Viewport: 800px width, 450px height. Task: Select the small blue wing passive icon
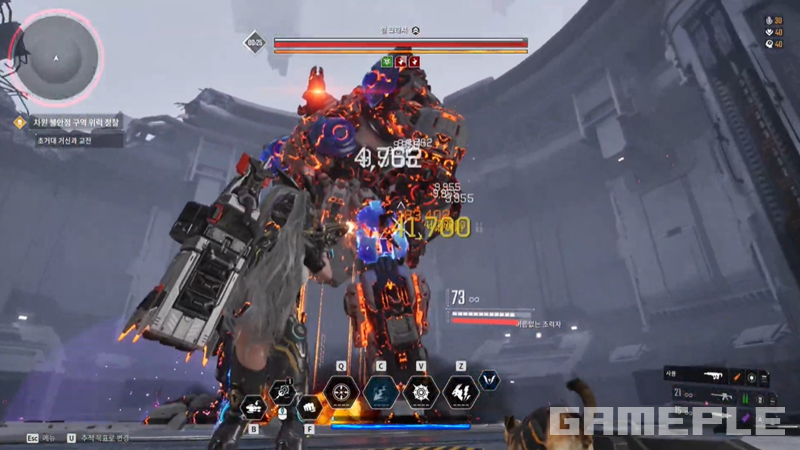click(x=490, y=381)
